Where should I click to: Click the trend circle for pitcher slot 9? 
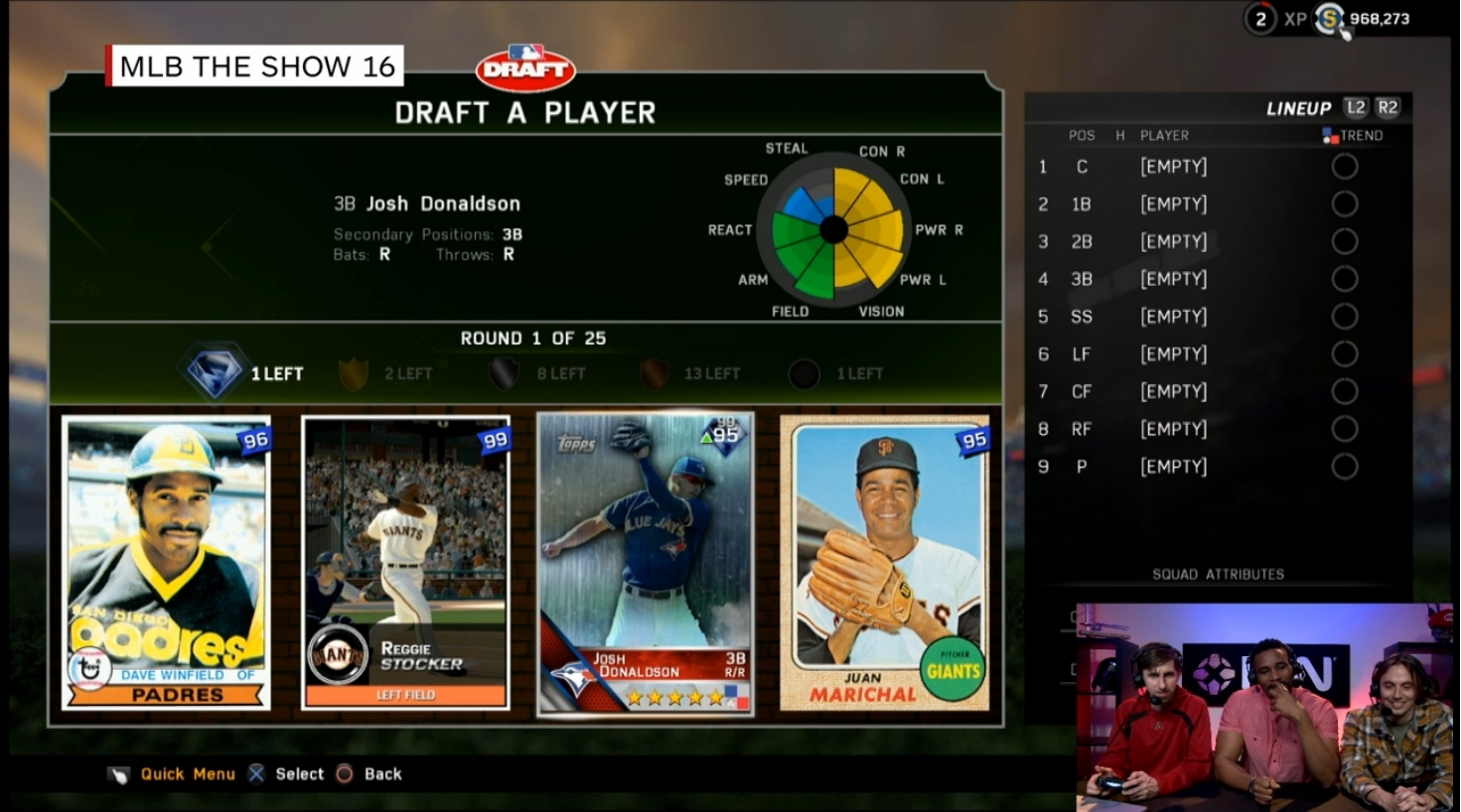pos(1346,466)
